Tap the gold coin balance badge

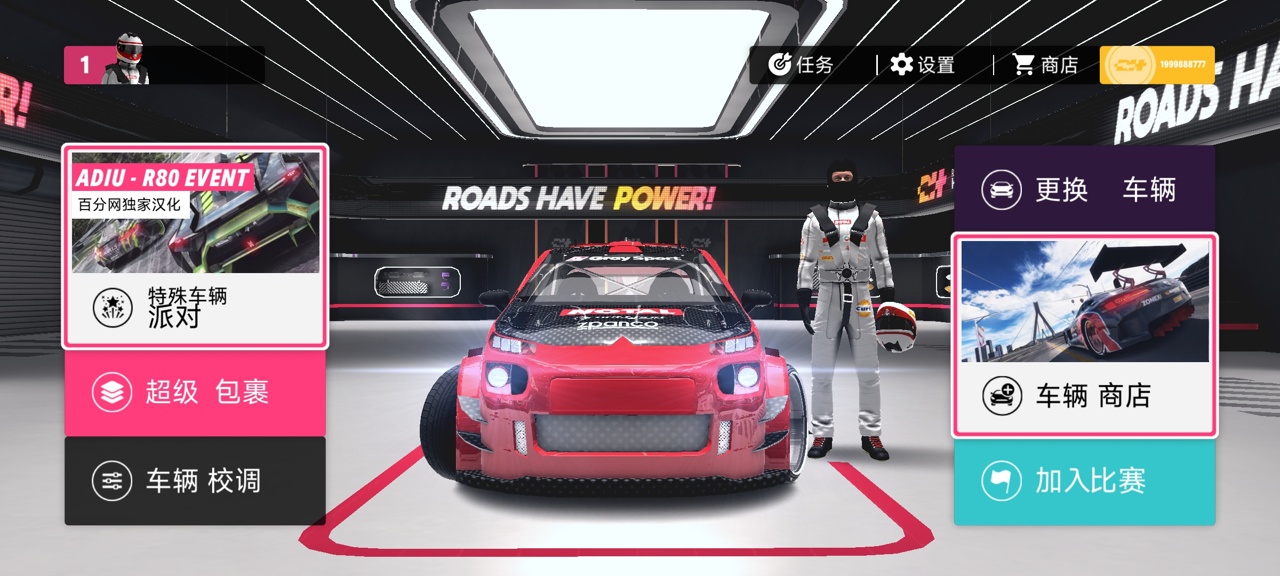[1157, 65]
